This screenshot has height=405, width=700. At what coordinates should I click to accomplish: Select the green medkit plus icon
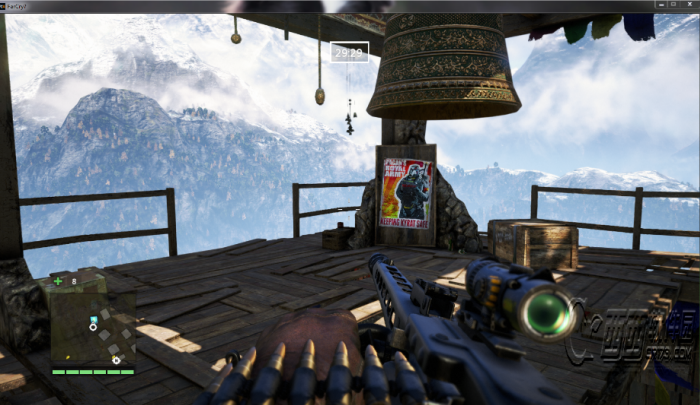pyautogui.click(x=58, y=281)
